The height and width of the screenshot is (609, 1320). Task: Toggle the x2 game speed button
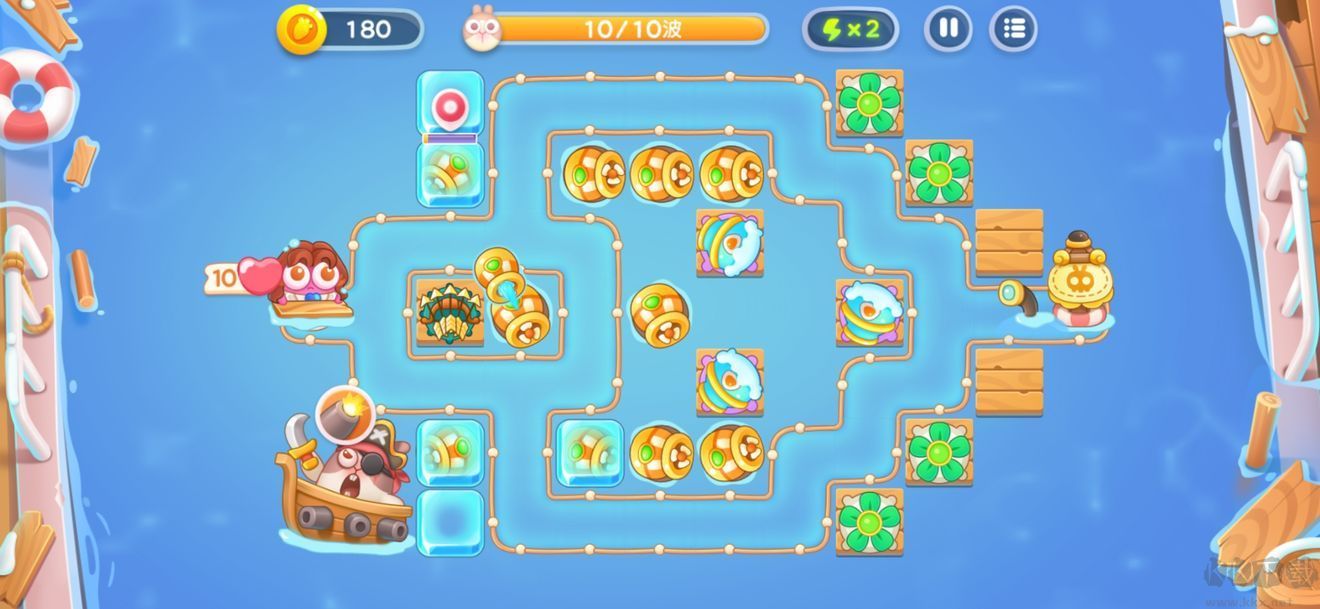coord(850,29)
